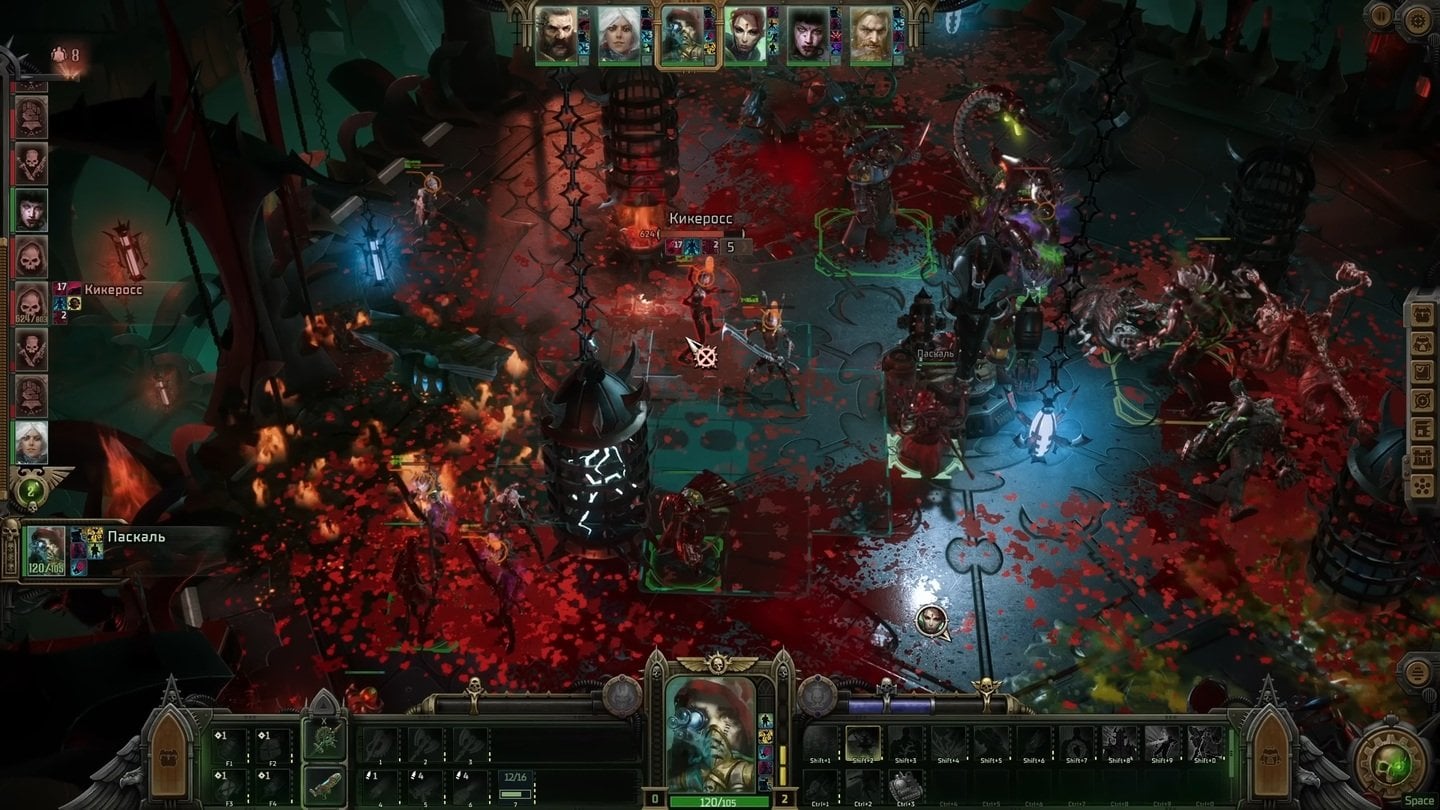1440x810 pixels.
Task: Select the melee attack in weapon slot 1
Action: [x=380, y=741]
